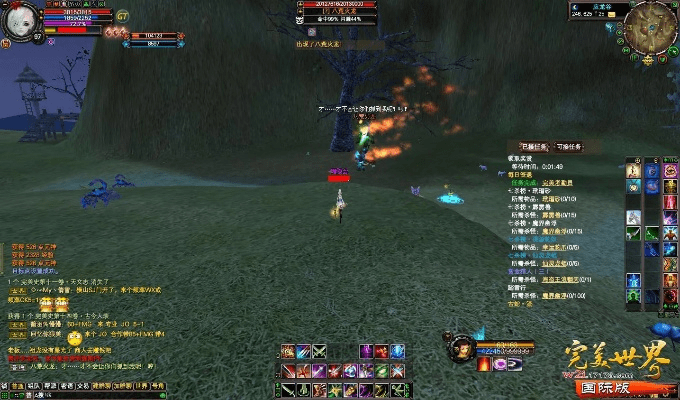Click the yellow smiley emoji in chat
This screenshot has width=680, height=400.
[74, 338]
